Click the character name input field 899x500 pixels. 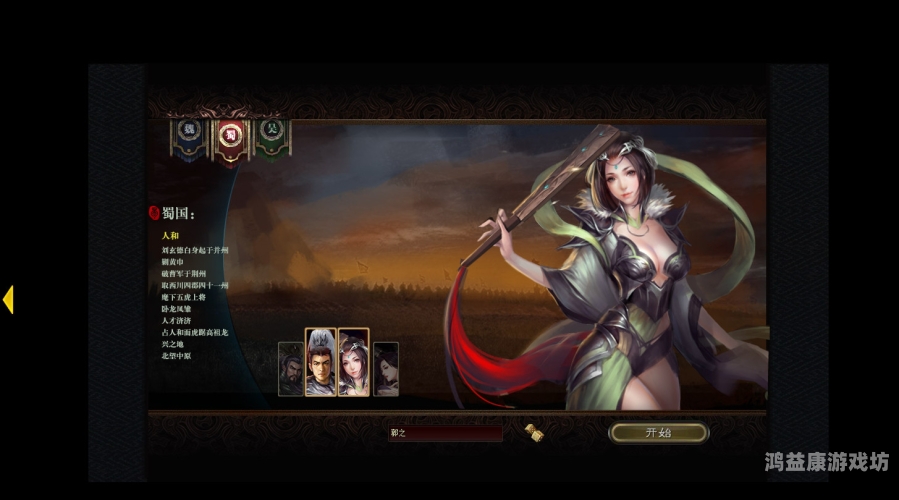click(x=445, y=433)
